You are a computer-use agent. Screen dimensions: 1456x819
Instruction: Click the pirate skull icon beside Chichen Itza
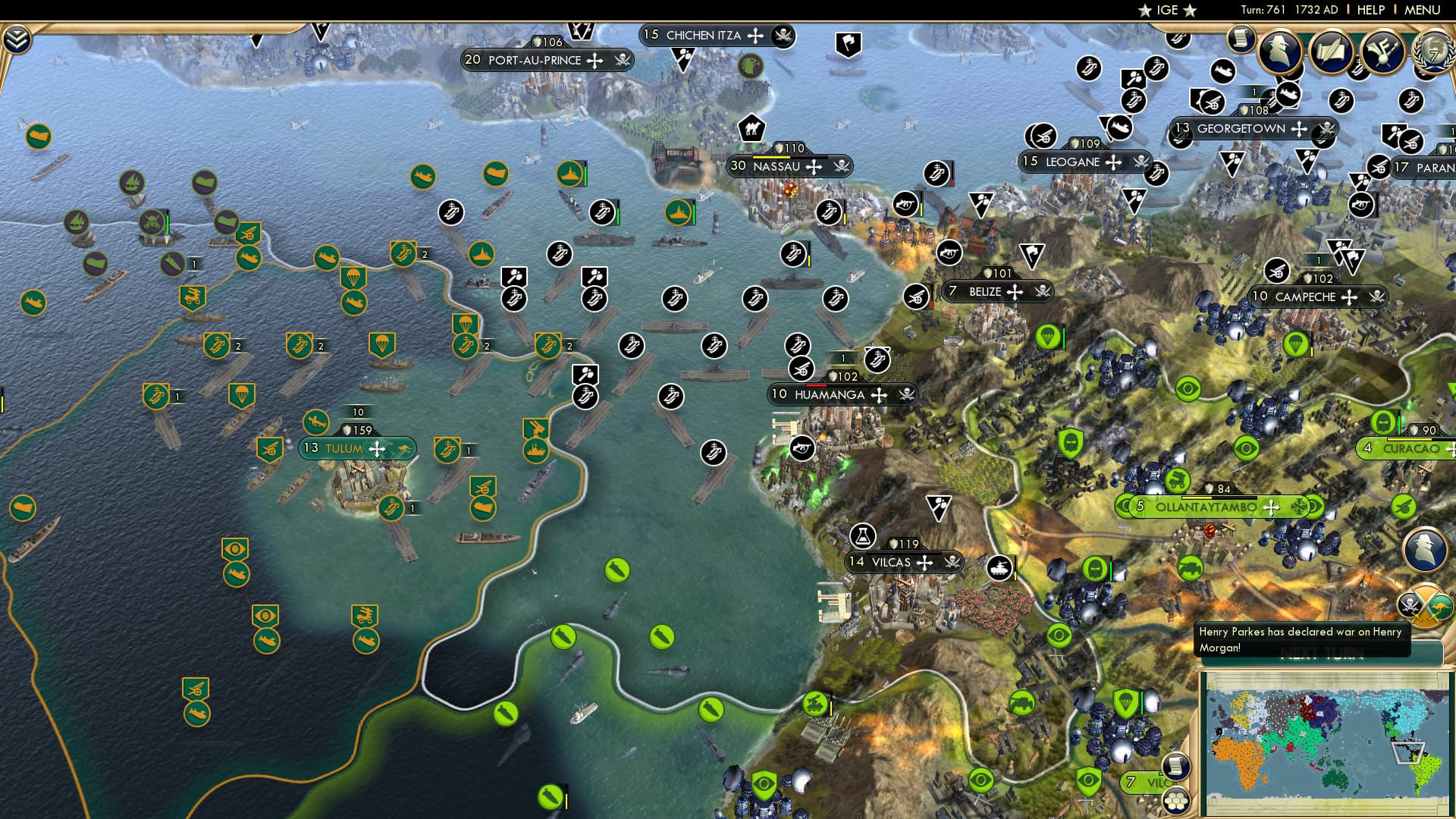point(782,34)
